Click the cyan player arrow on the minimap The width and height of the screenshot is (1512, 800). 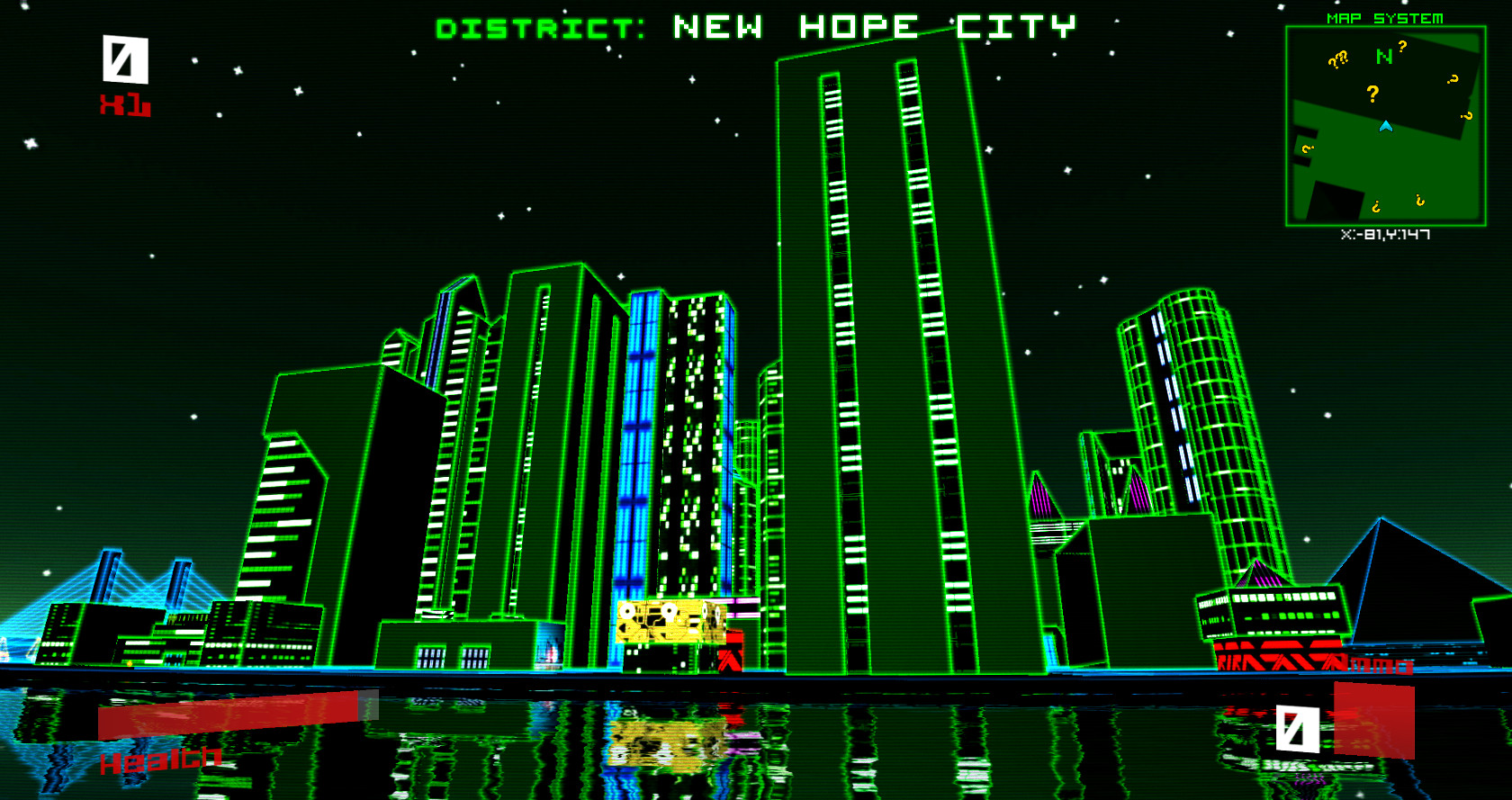click(x=1385, y=126)
